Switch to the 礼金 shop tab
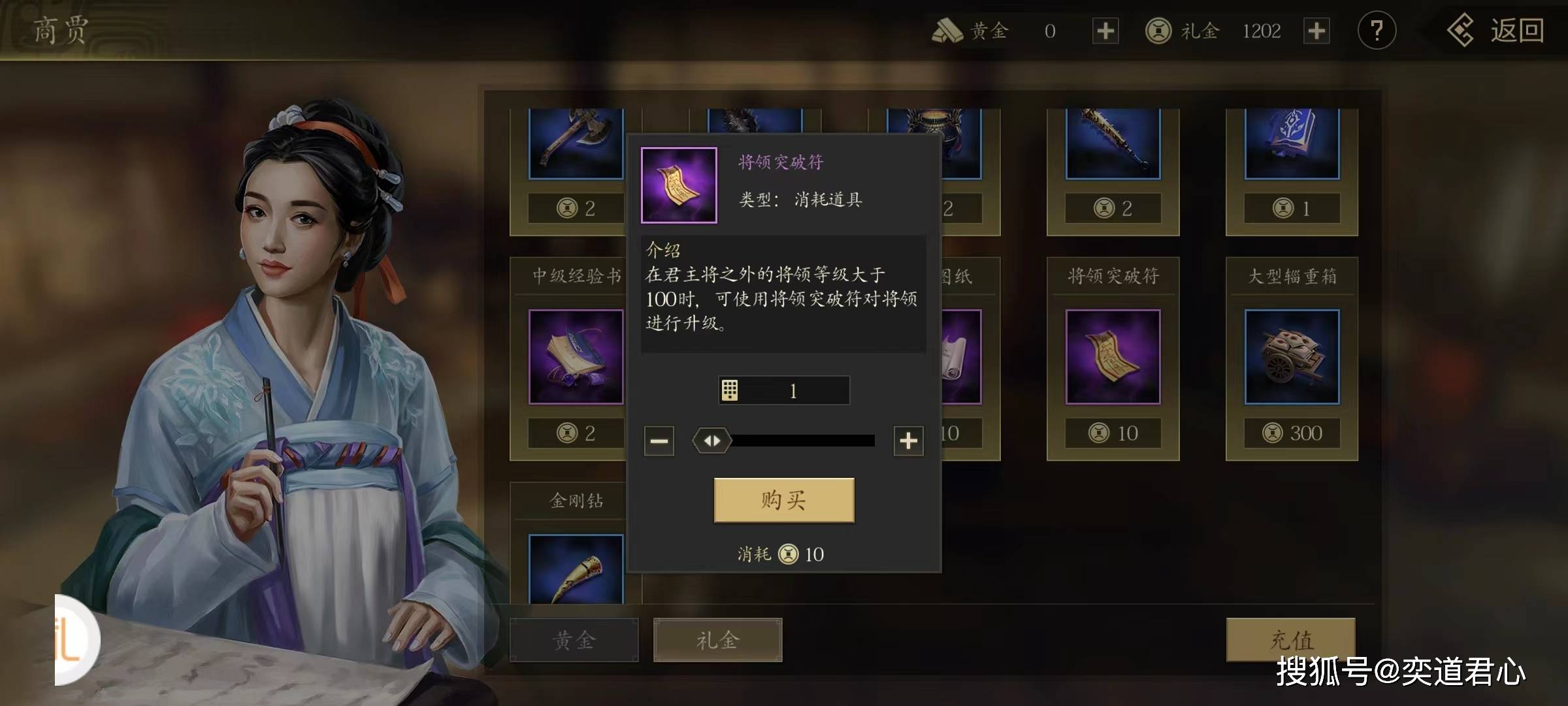This screenshot has height=706, width=1568. (717, 640)
